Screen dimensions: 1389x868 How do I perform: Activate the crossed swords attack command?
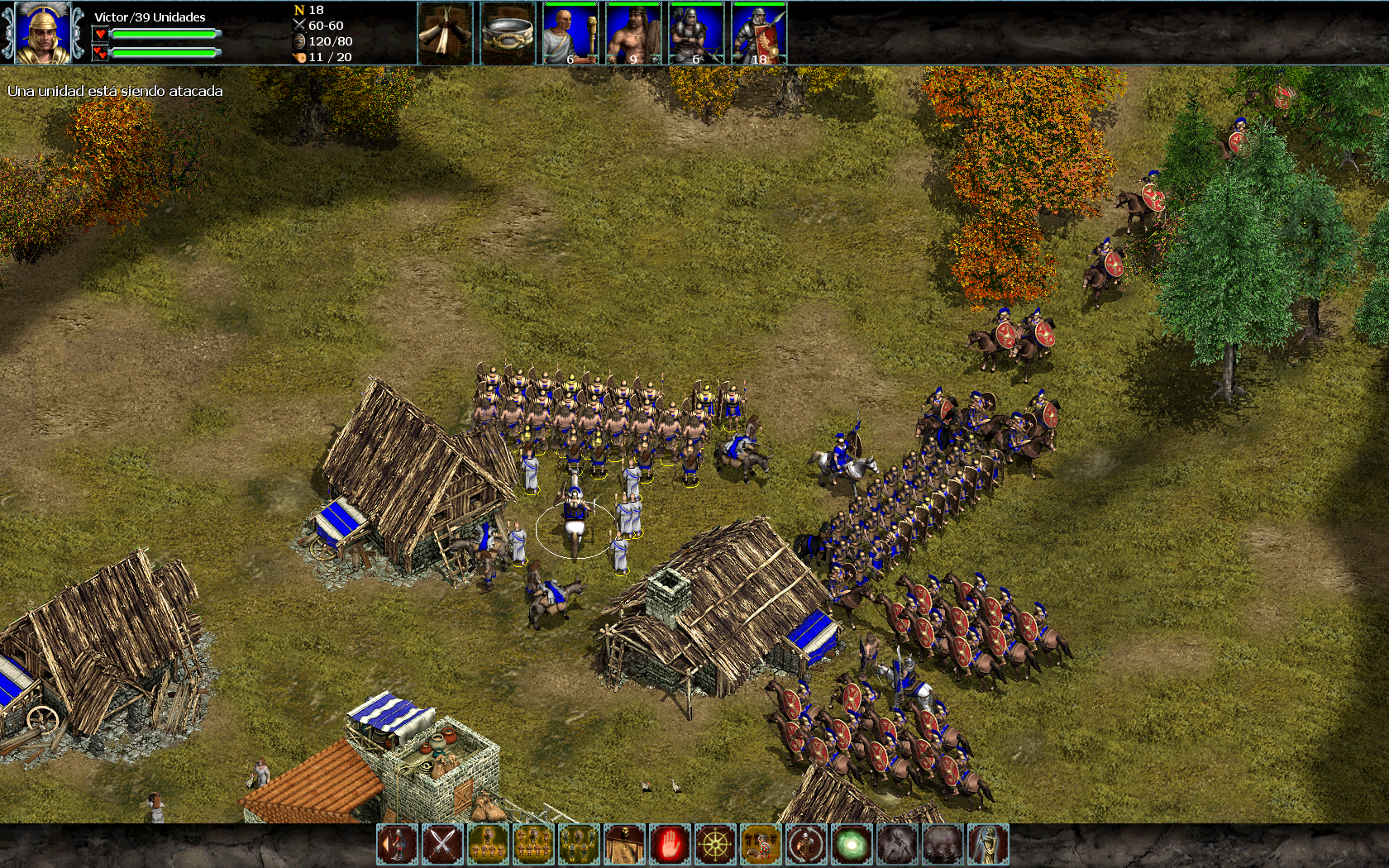(442, 845)
